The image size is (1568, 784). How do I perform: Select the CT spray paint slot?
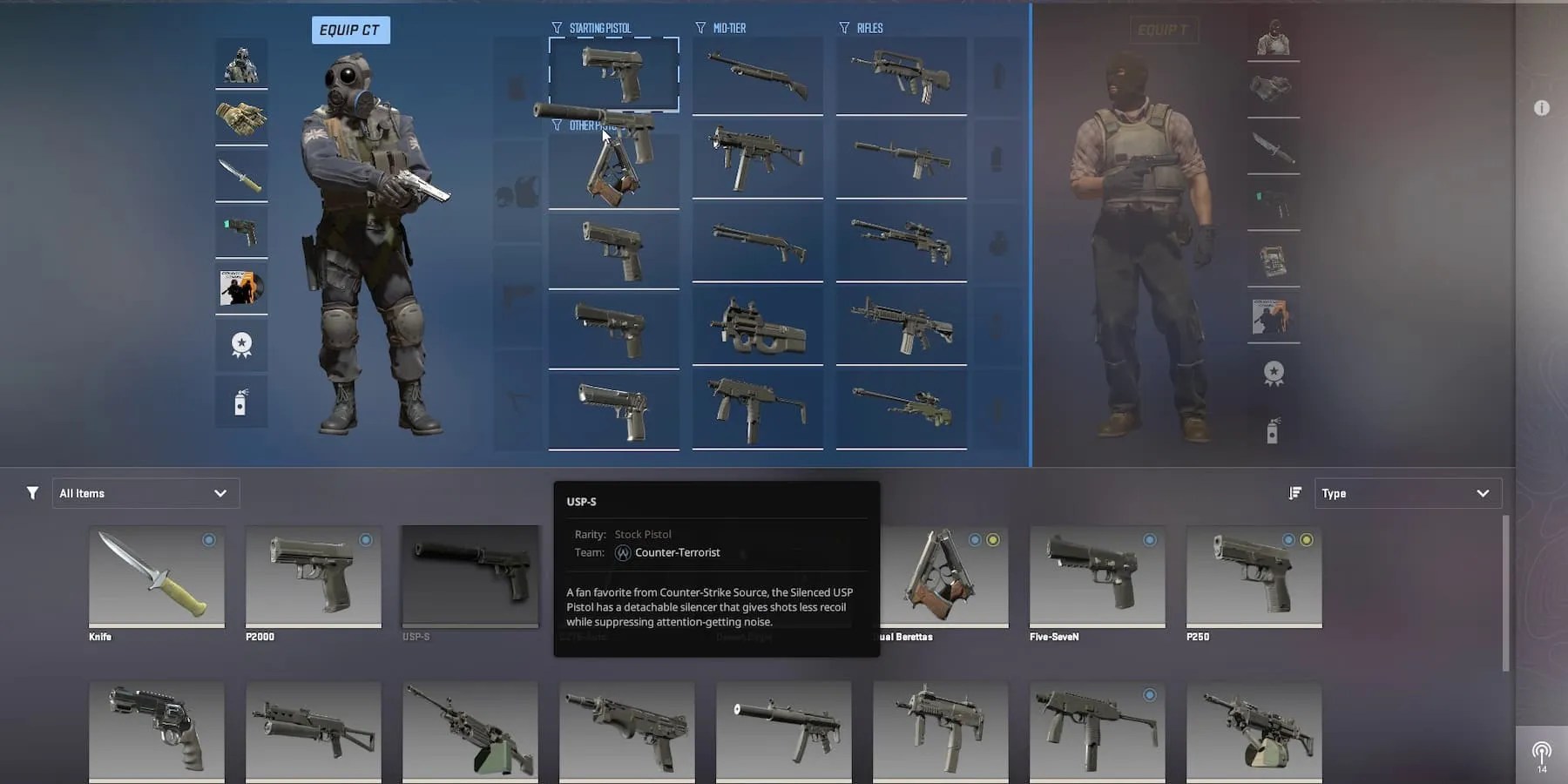241,402
